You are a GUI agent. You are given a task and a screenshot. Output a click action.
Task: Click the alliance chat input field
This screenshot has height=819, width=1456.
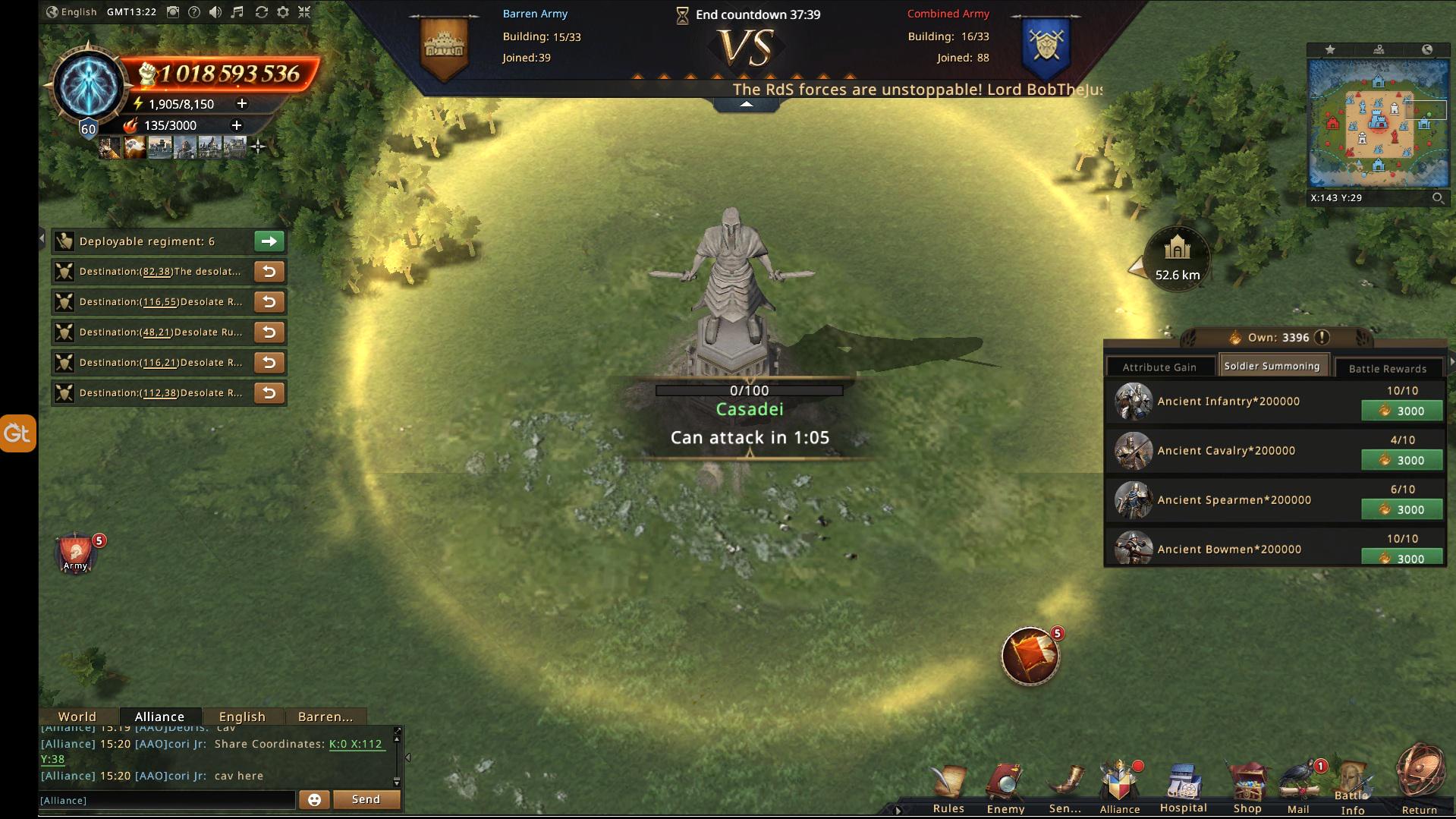[167, 800]
